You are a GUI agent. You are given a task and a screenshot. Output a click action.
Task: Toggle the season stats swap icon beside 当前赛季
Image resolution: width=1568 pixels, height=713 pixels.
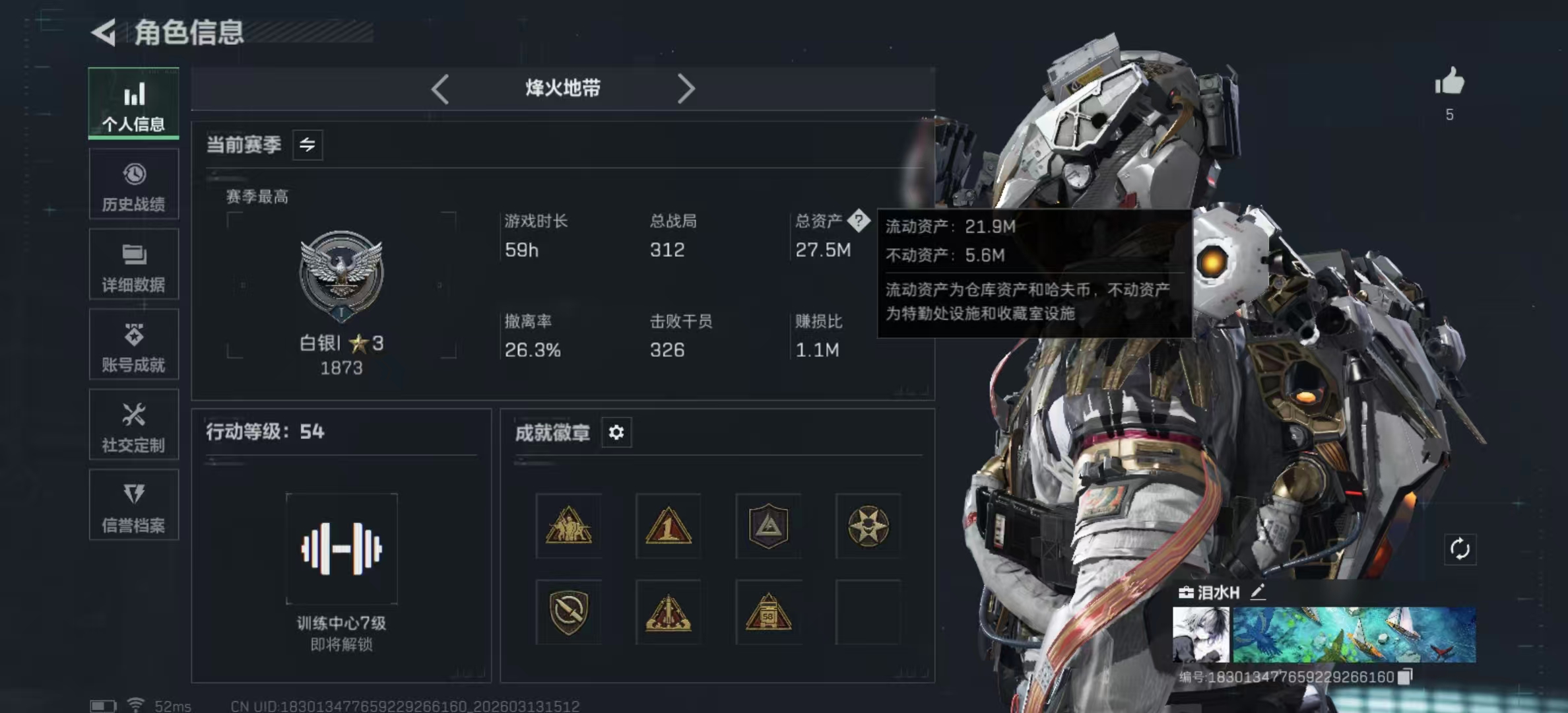[308, 145]
